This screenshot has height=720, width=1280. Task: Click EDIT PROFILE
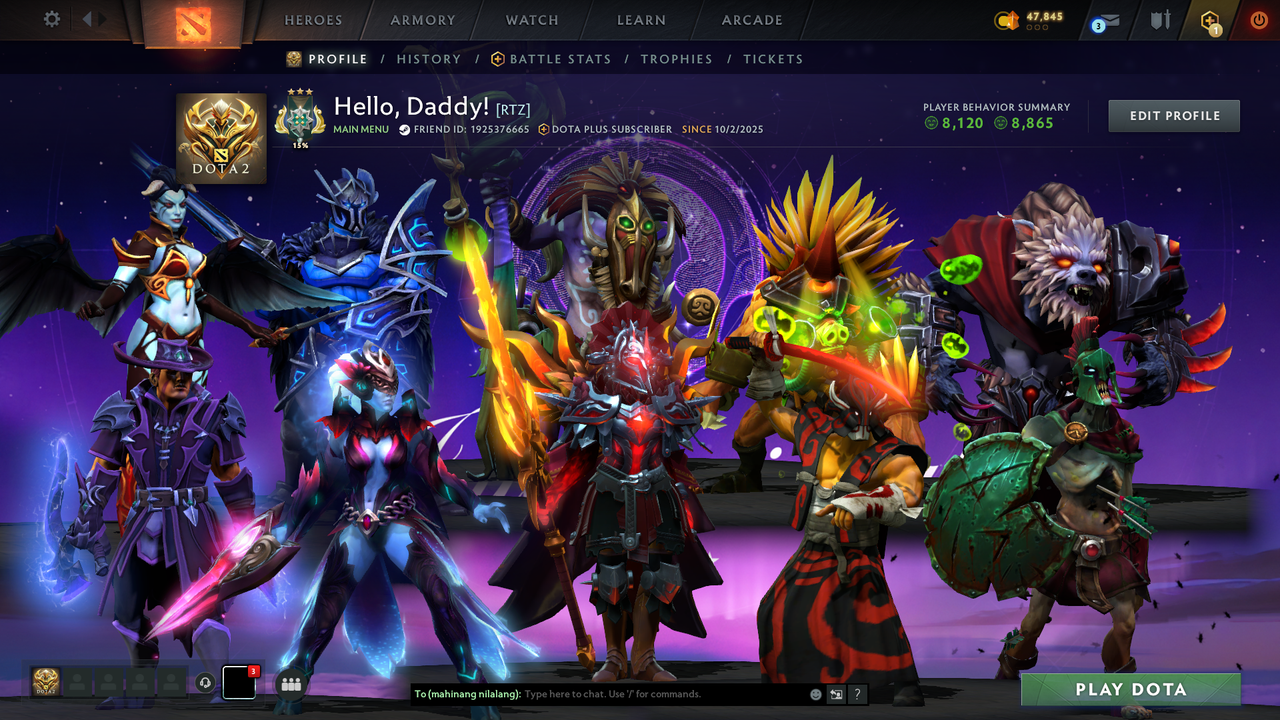point(1173,115)
